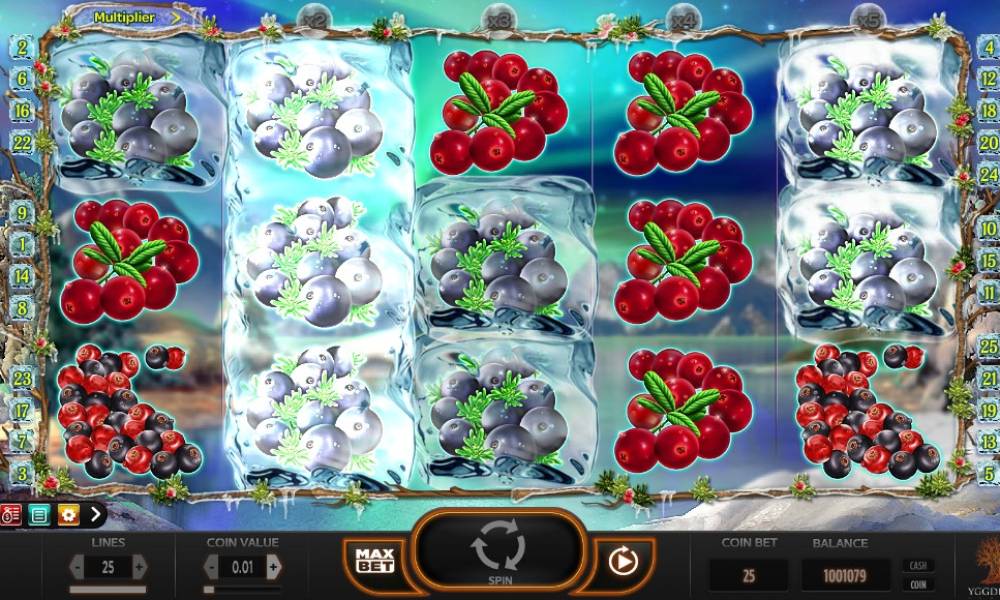The width and height of the screenshot is (1000, 600).
Task: Lower the coin value
Action: pos(211,568)
